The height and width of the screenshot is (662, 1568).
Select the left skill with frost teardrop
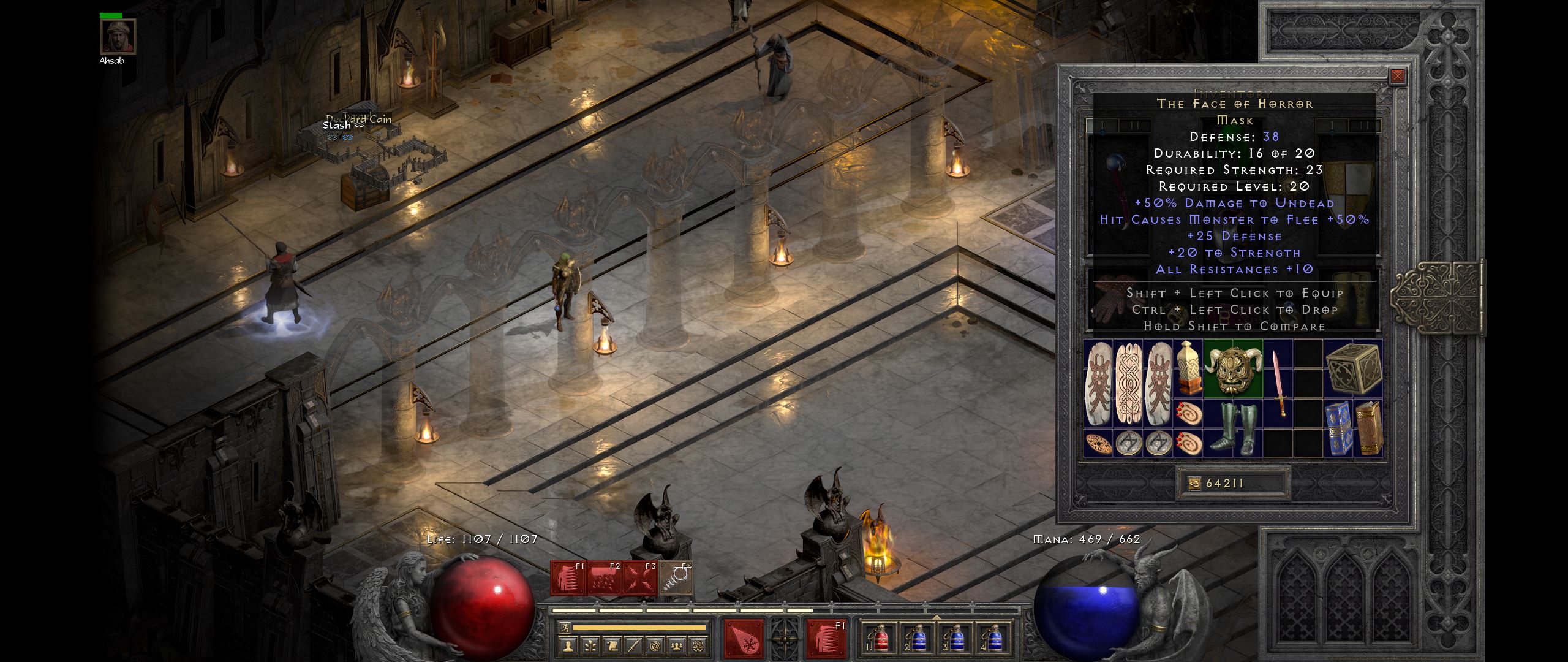744,640
